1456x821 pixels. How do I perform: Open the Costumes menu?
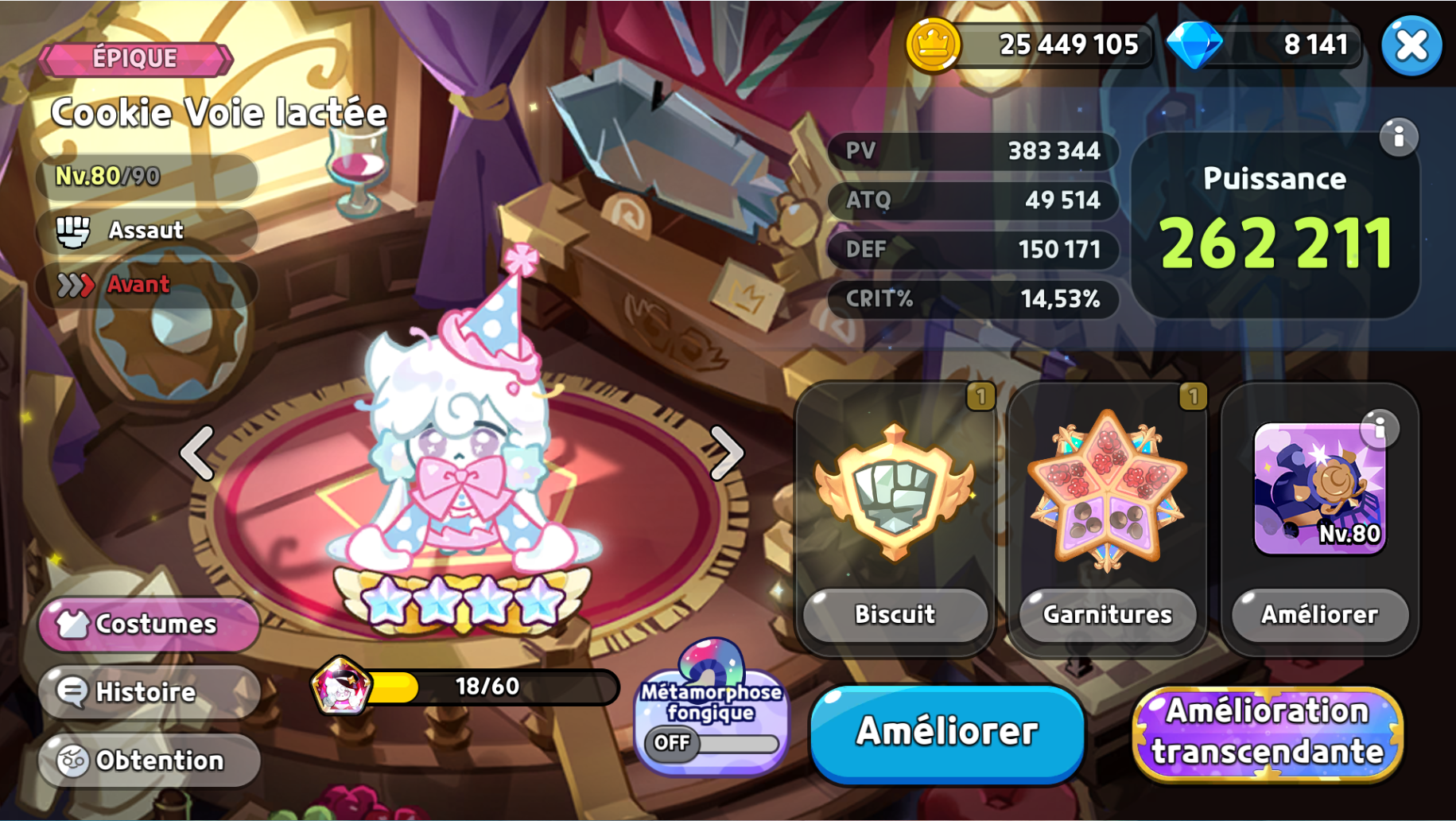[149, 625]
